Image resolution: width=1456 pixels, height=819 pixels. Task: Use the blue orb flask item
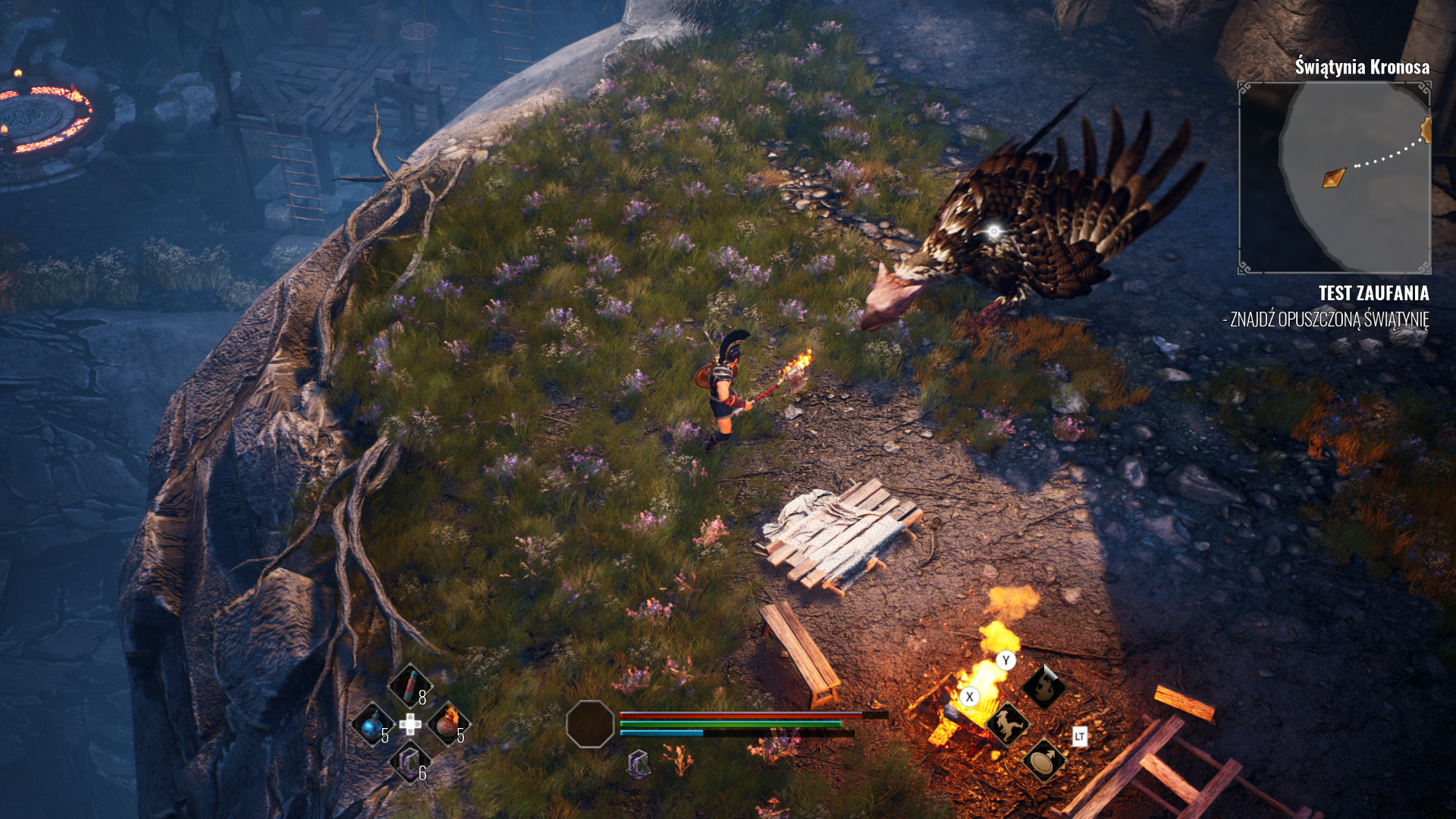[x=372, y=725]
